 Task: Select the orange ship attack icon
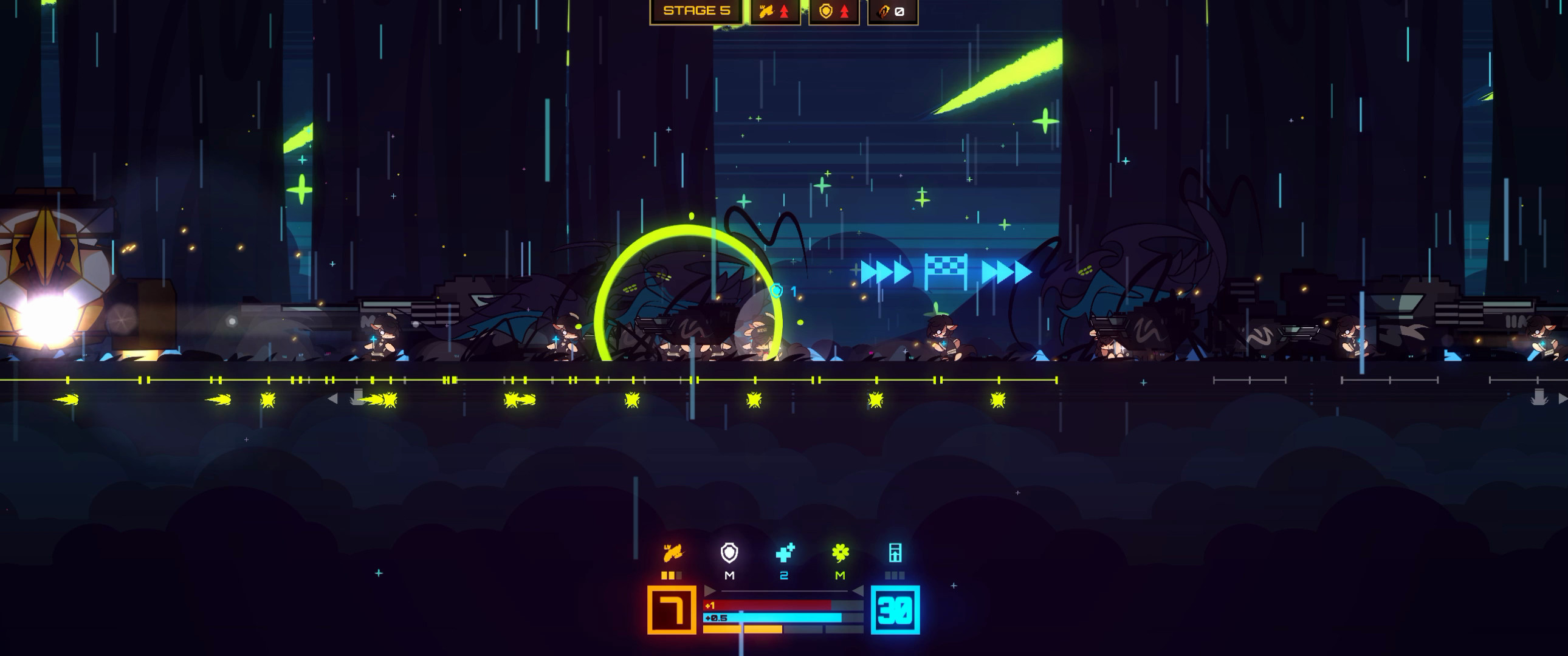click(x=673, y=553)
